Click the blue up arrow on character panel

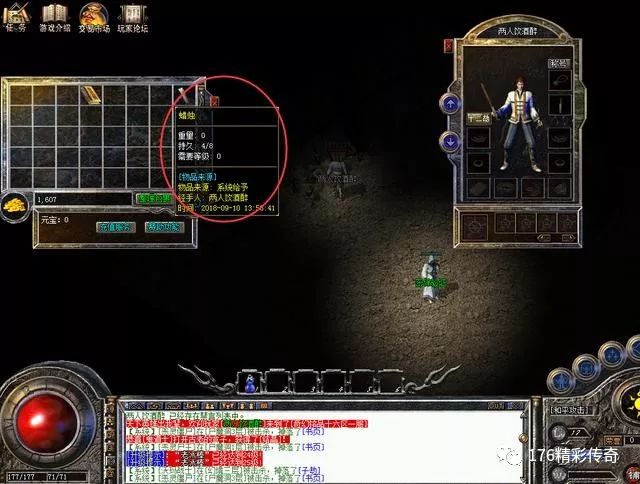pyautogui.click(x=451, y=103)
